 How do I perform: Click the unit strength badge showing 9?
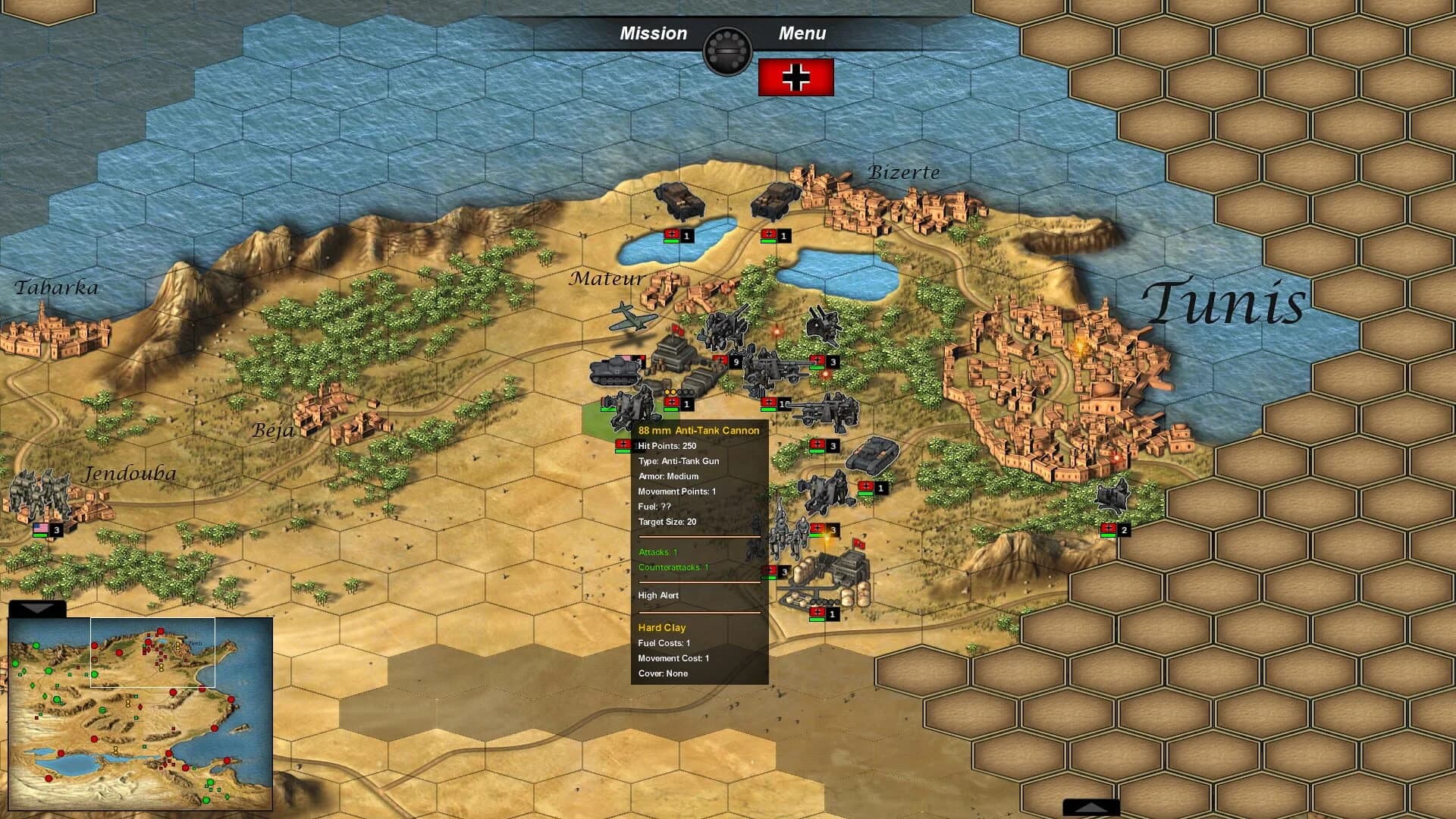734,362
